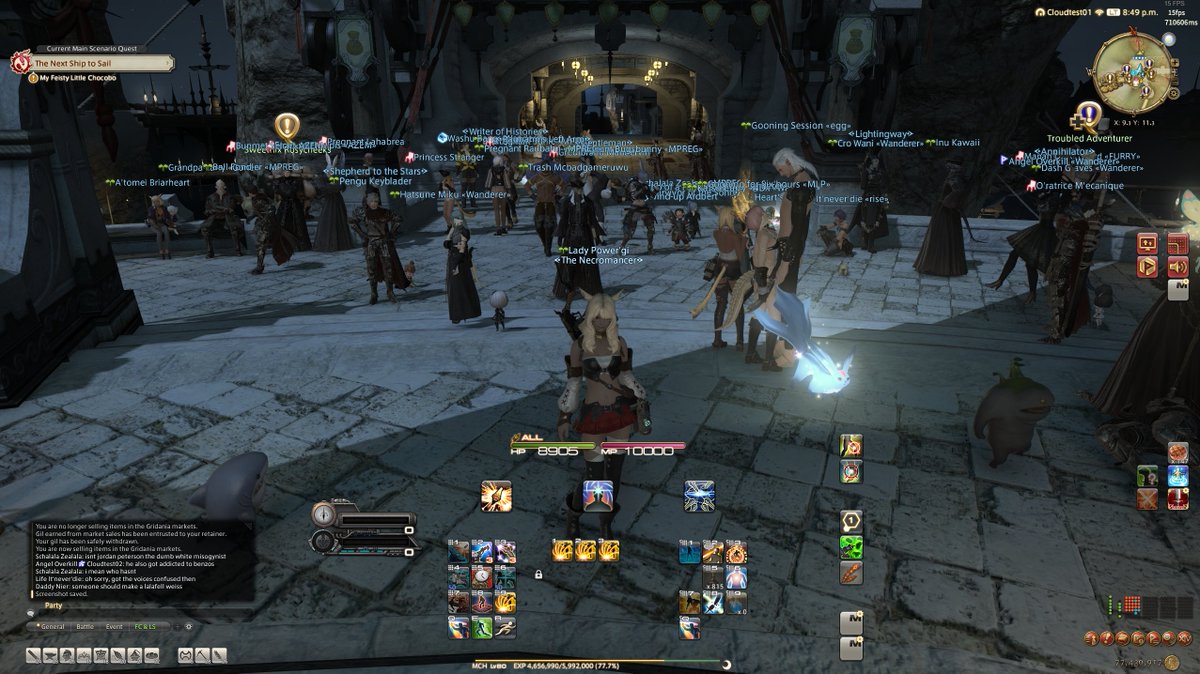Activate the clock-face ability icon
This screenshot has height=674, width=1200.
482,577
